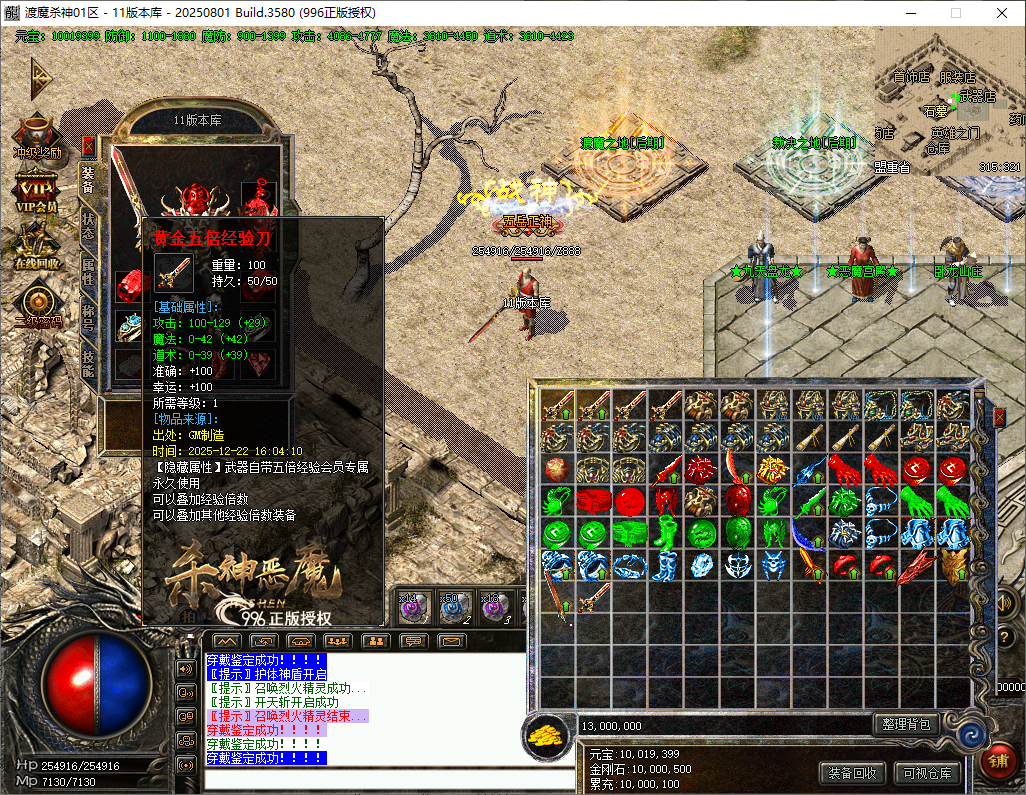Switch to the 技能 skills tab
The image size is (1026, 795).
(x=88, y=363)
